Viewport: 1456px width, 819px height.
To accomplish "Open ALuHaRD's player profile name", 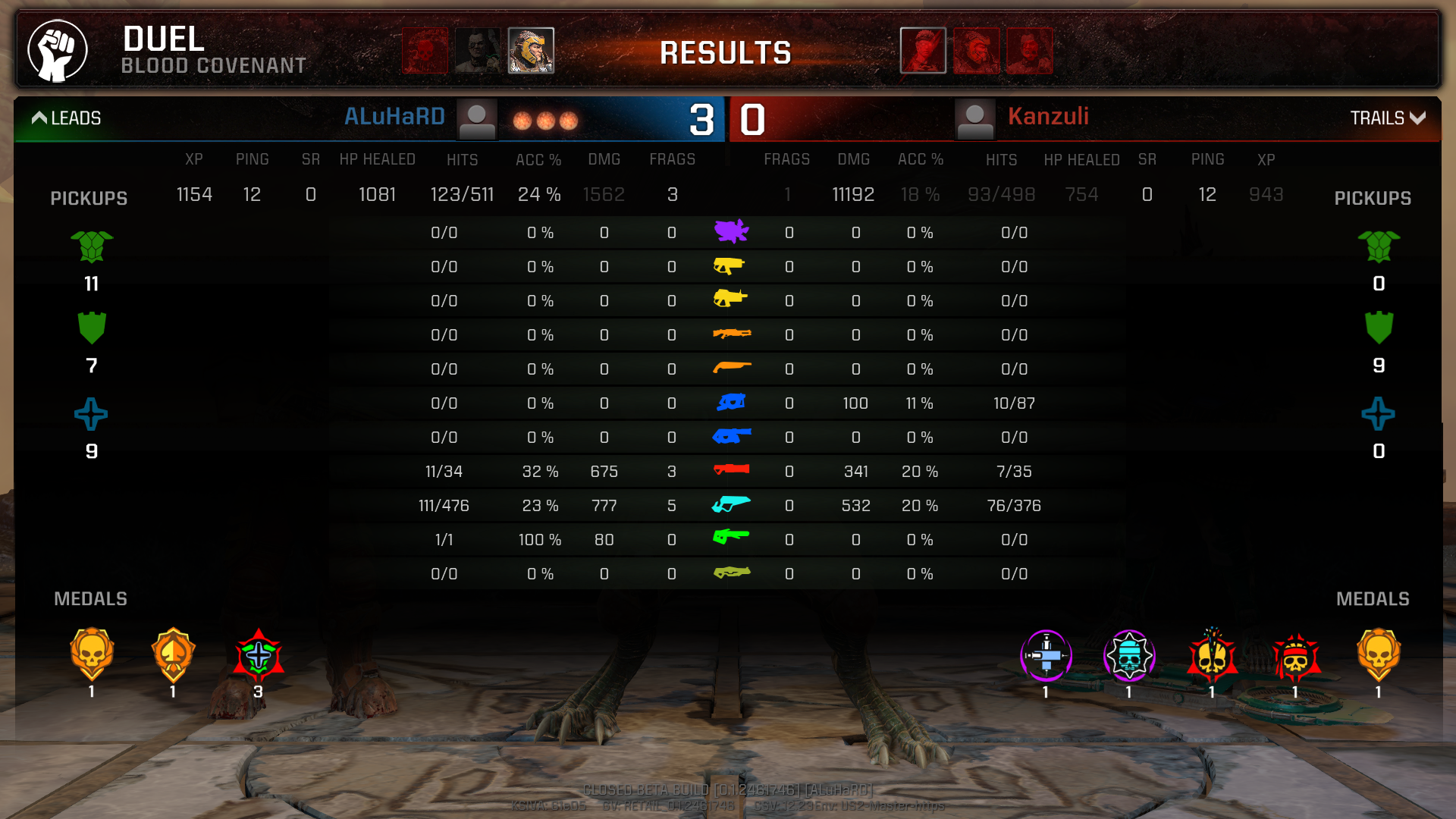I will (x=394, y=117).
